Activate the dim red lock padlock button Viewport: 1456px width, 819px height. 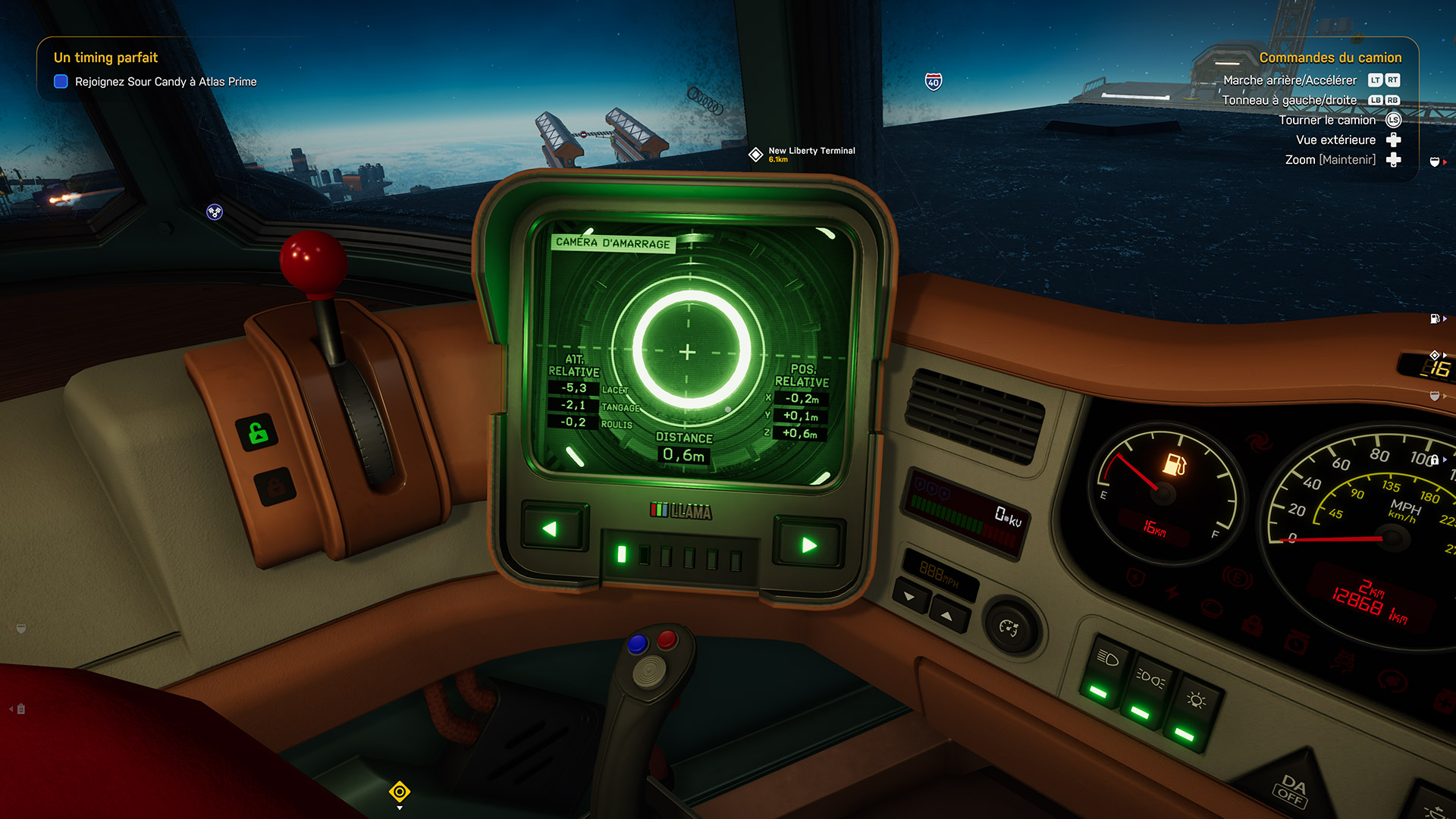point(275,486)
